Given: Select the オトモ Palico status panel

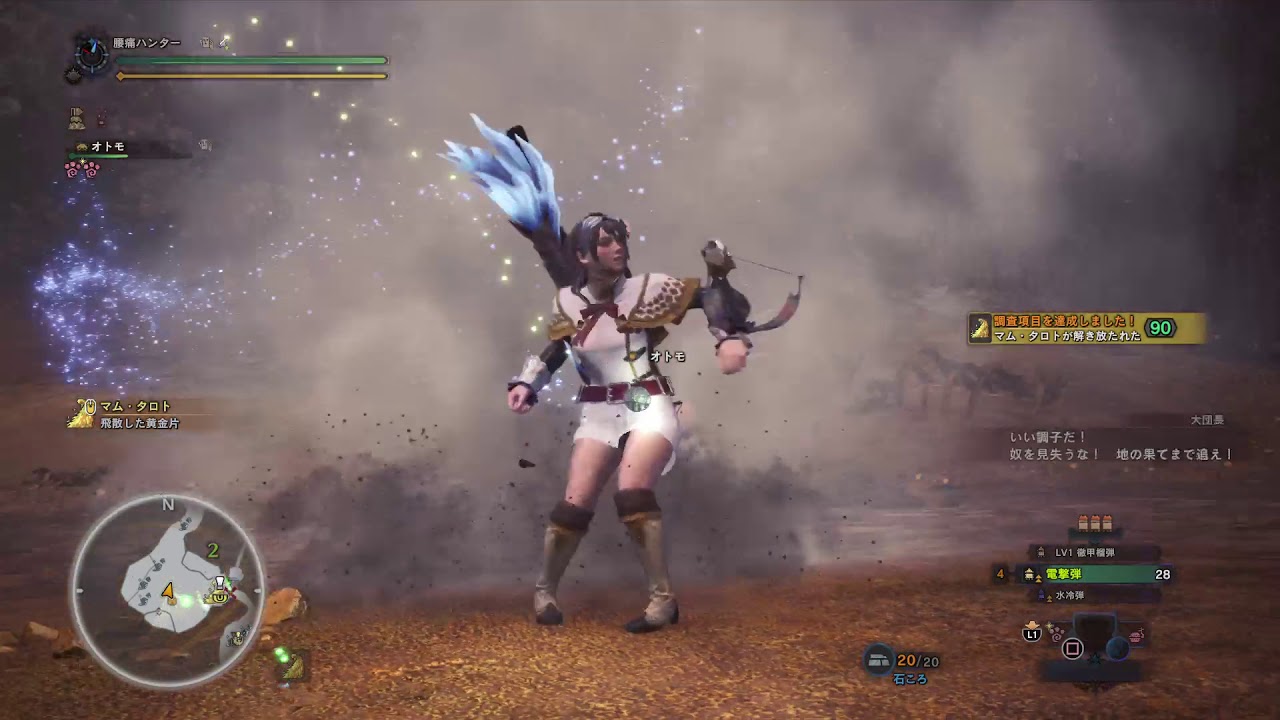Looking at the screenshot, I should point(110,147).
